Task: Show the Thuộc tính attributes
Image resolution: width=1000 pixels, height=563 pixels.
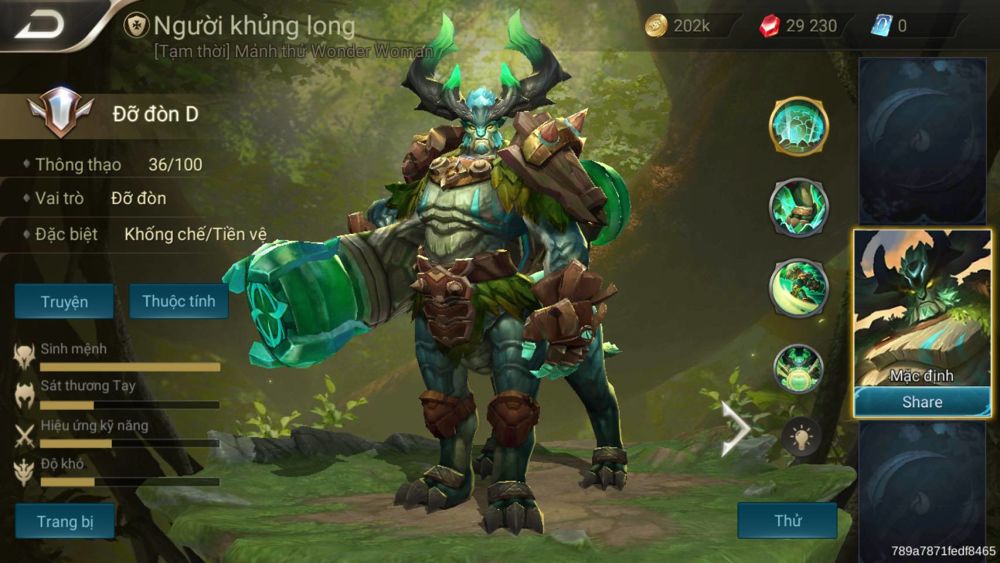Action: coord(179,301)
